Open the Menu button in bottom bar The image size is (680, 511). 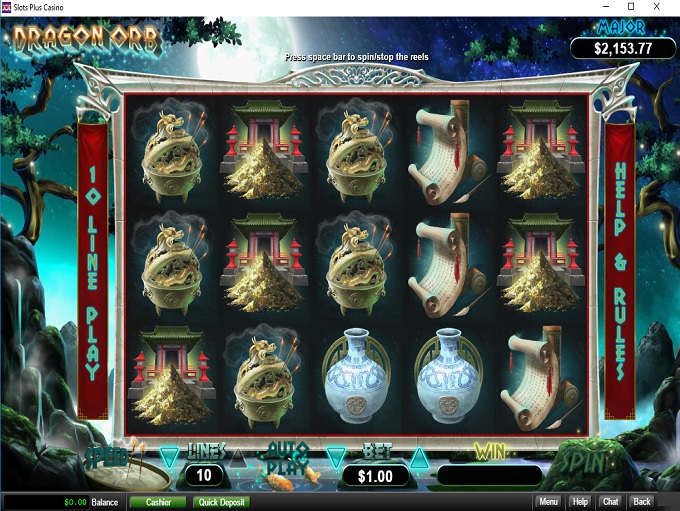(548, 502)
